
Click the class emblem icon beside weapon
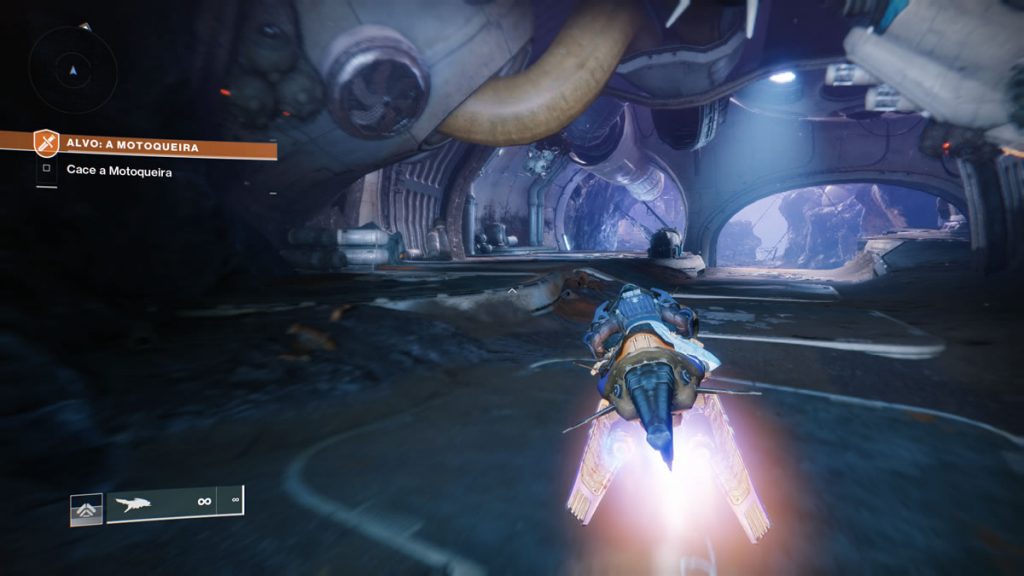86,509
